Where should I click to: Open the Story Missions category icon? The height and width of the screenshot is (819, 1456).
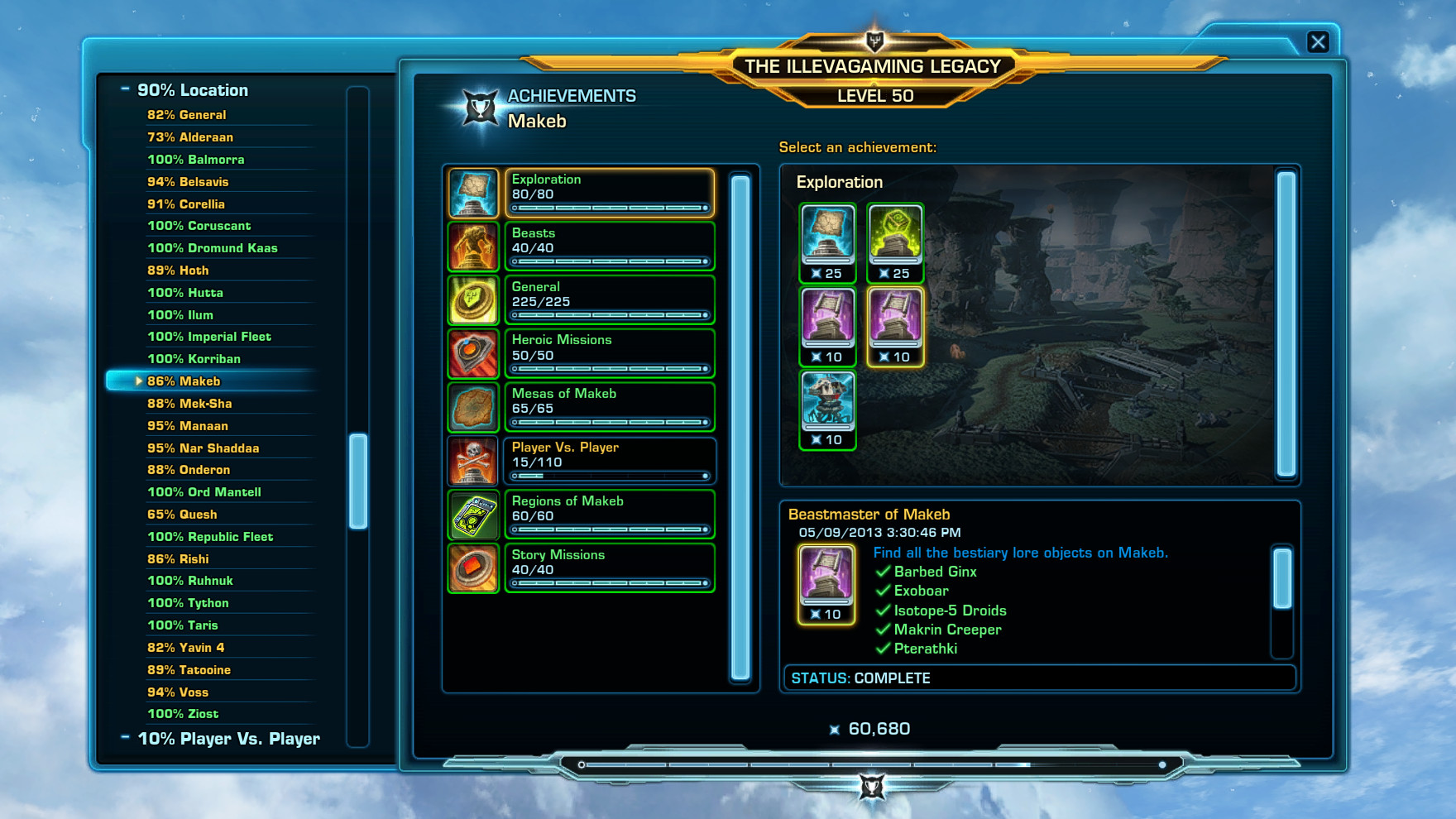473,568
